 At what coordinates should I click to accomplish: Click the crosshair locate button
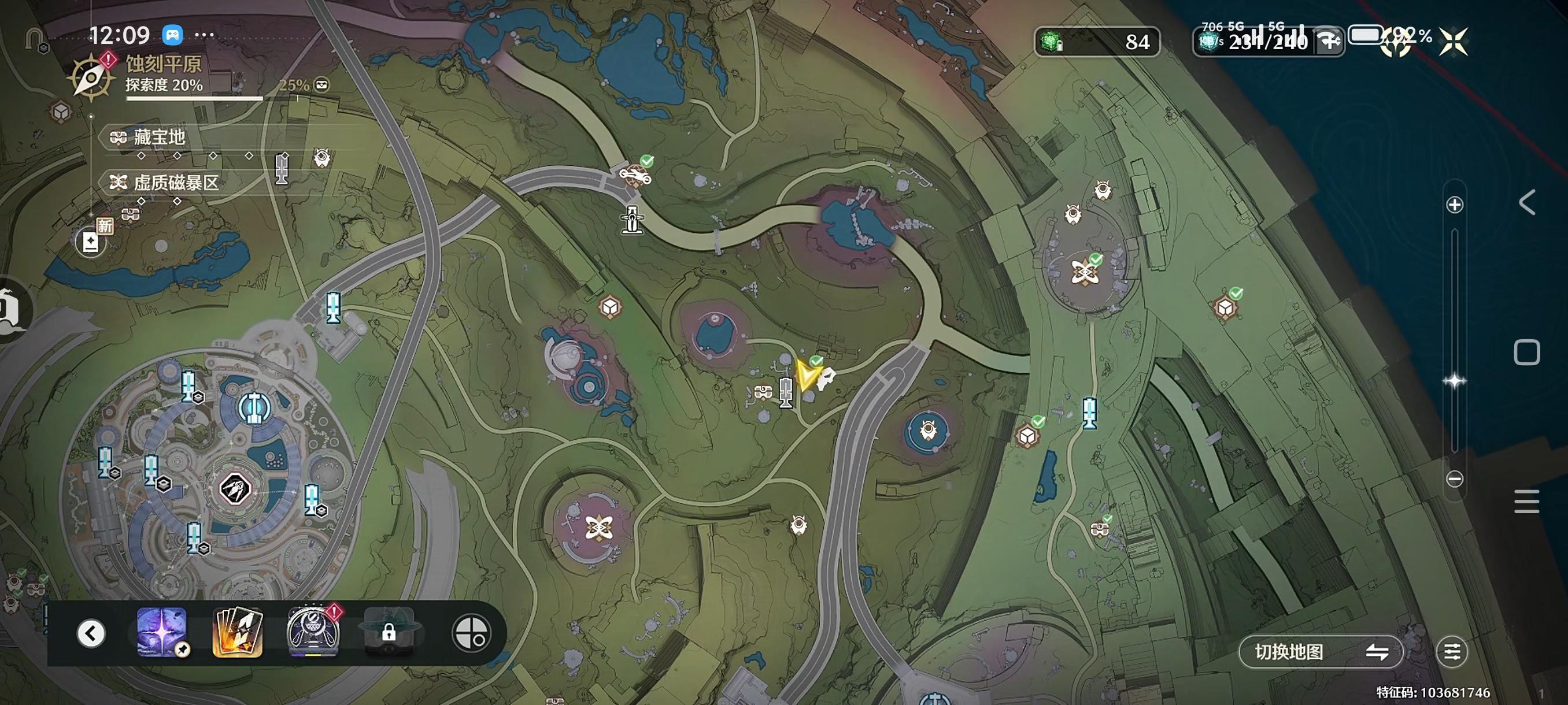point(471,633)
